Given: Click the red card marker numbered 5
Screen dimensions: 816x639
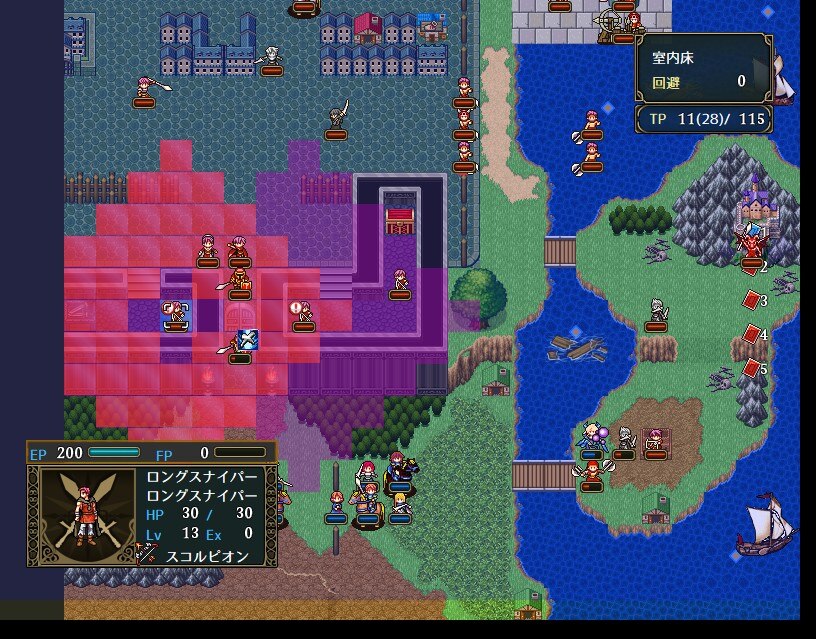Looking at the screenshot, I should [x=752, y=368].
